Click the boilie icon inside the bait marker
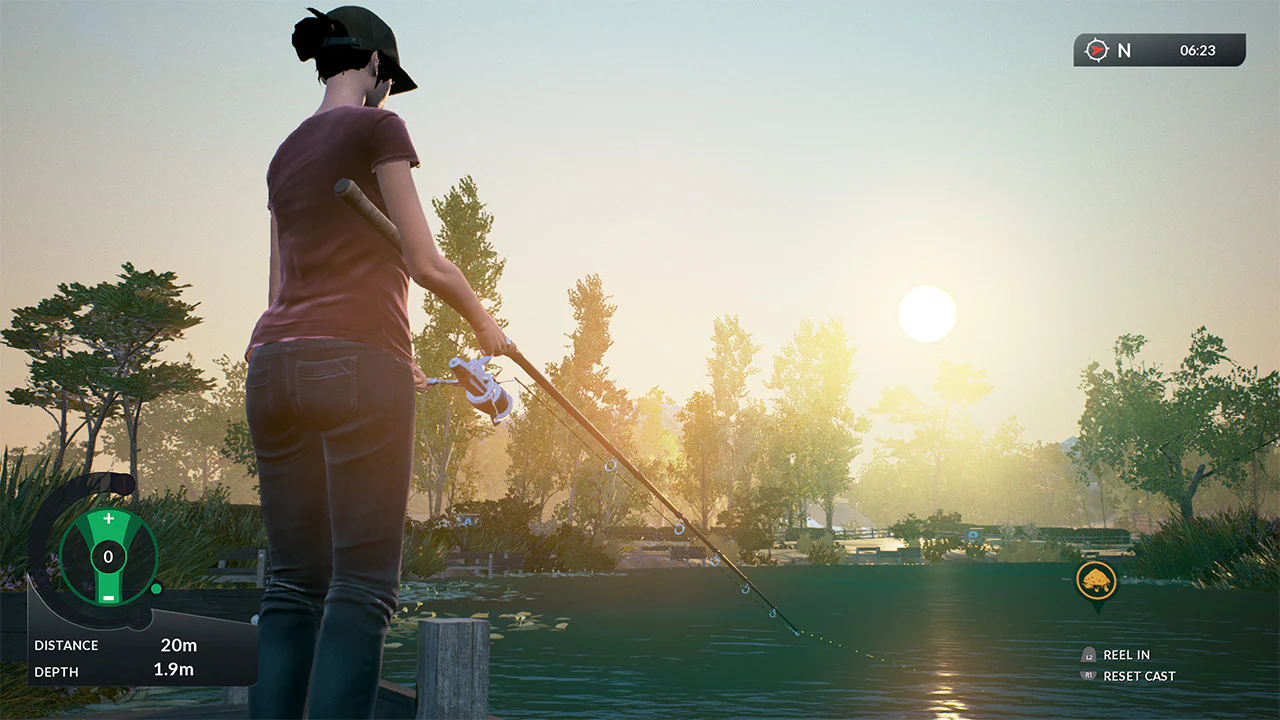Viewport: 1280px width, 720px height. point(1095,581)
